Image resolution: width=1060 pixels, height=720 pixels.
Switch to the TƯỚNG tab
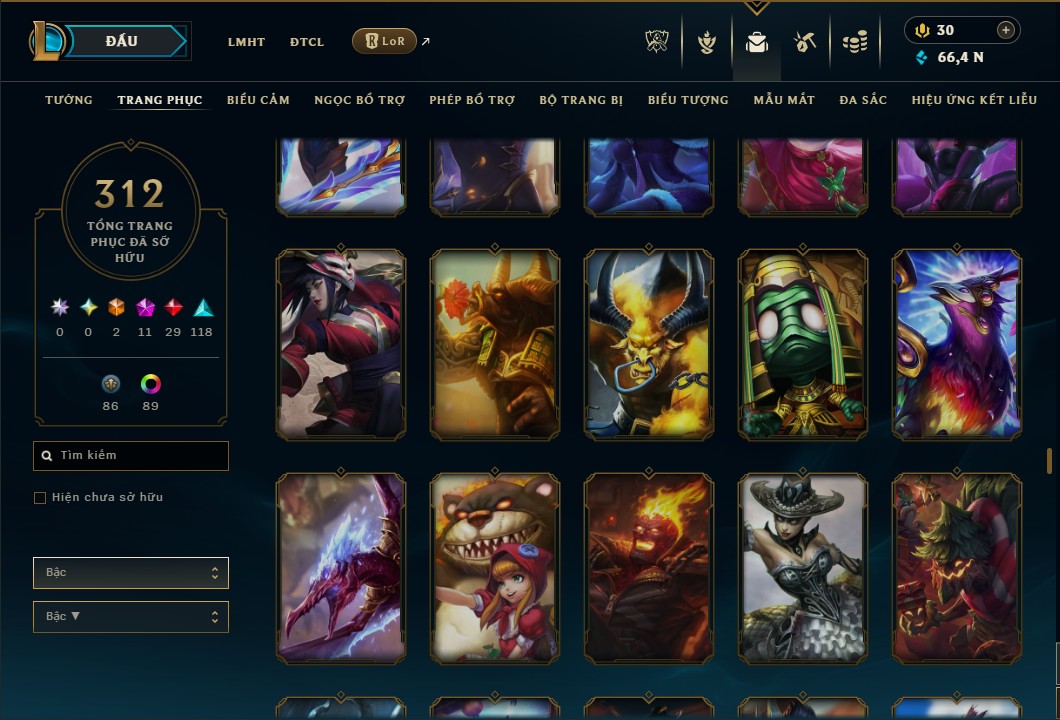[x=69, y=100]
